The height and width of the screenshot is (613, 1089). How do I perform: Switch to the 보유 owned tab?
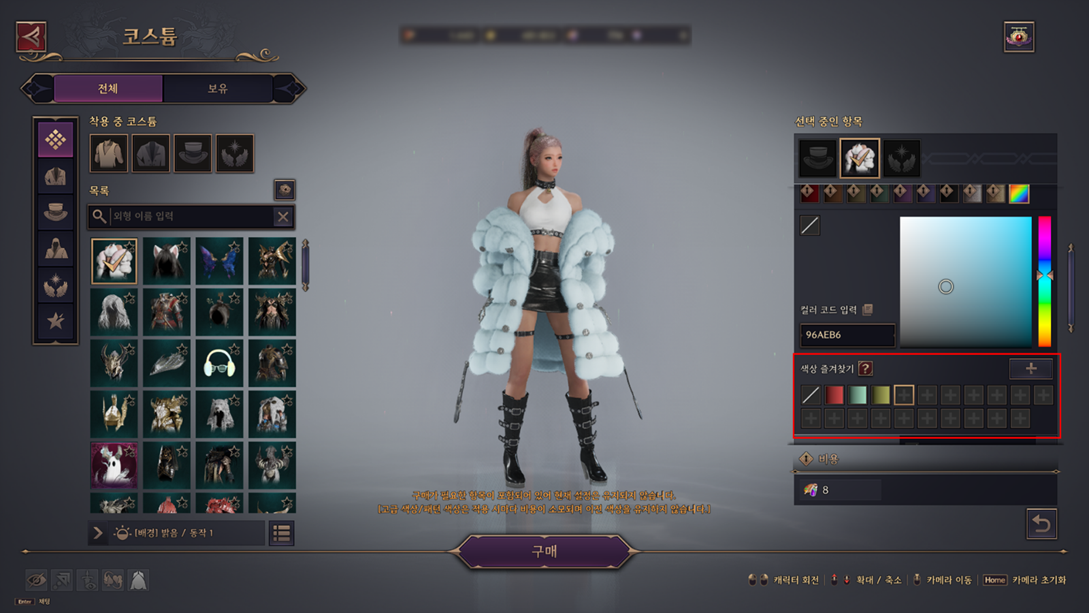point(218,89)
